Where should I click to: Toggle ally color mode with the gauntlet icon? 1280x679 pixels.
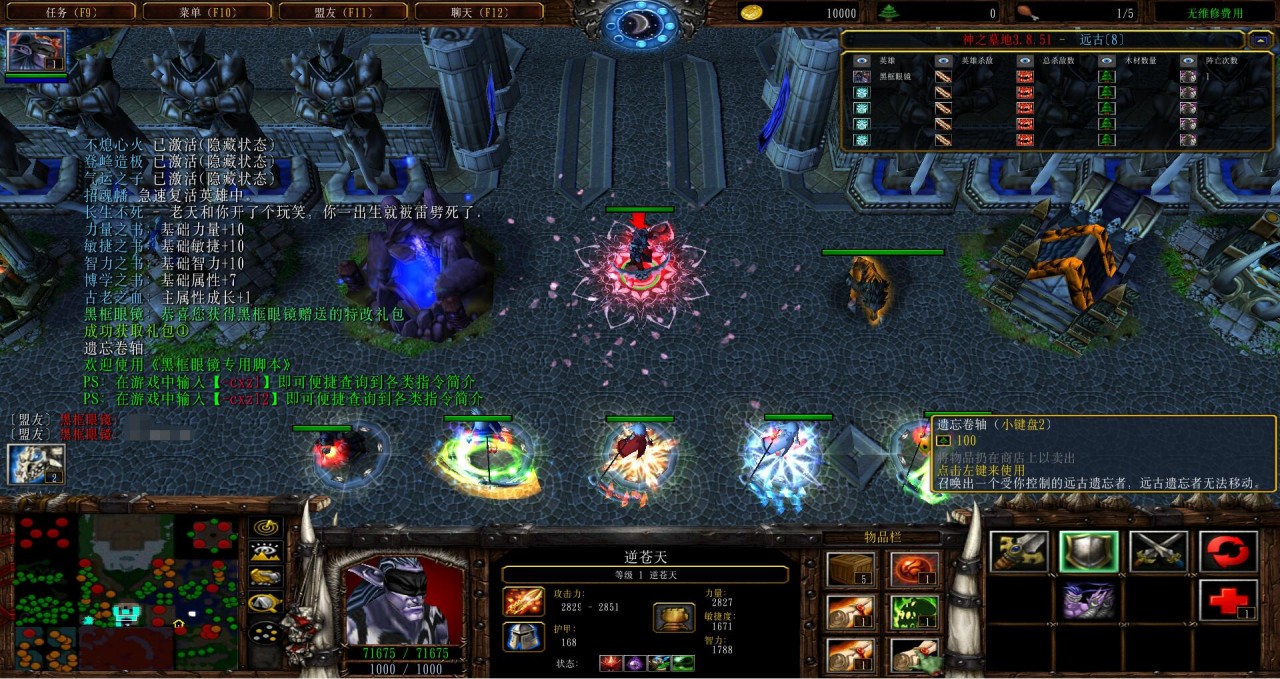[x=266, y=576]
